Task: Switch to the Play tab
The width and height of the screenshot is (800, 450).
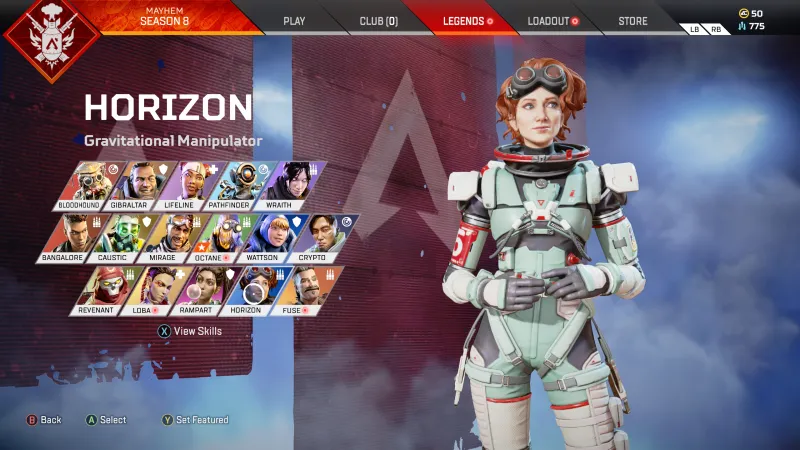Action: point(294,21)
